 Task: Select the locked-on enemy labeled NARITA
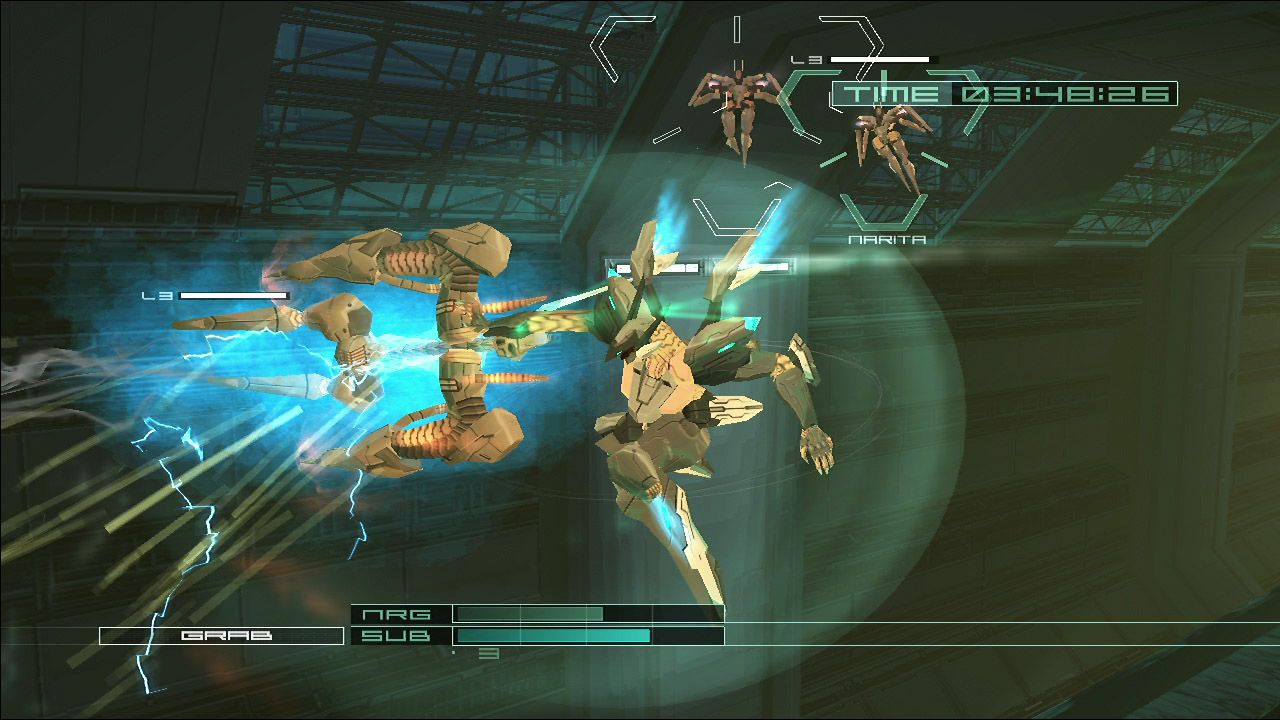(884, 143)
